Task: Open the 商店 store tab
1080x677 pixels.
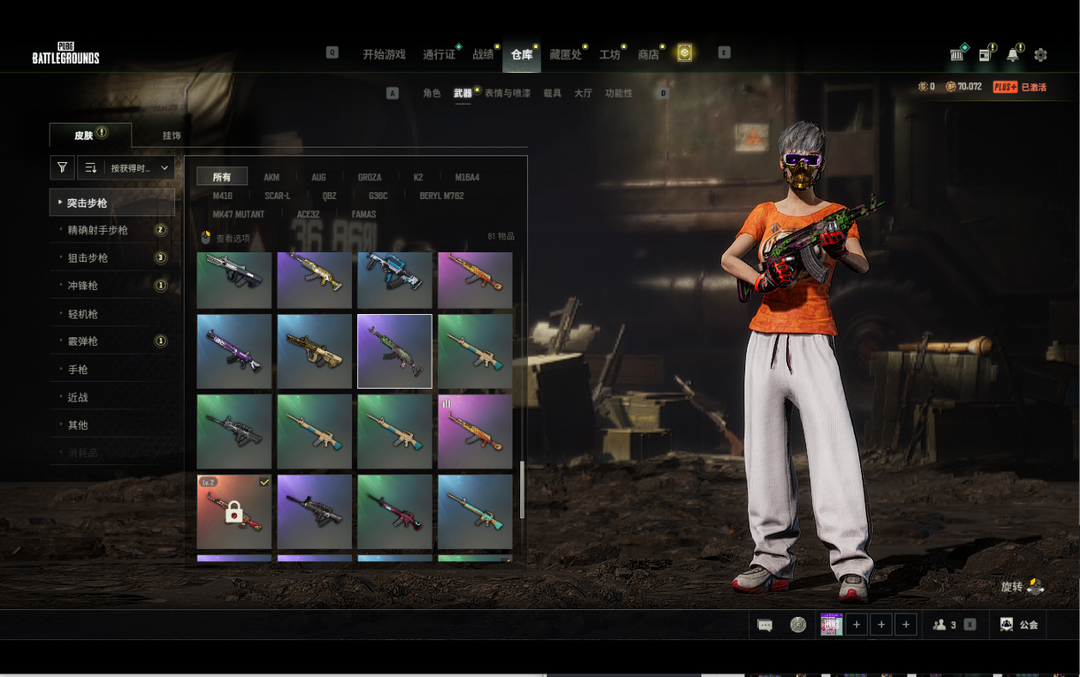Action: pos(648,54)
